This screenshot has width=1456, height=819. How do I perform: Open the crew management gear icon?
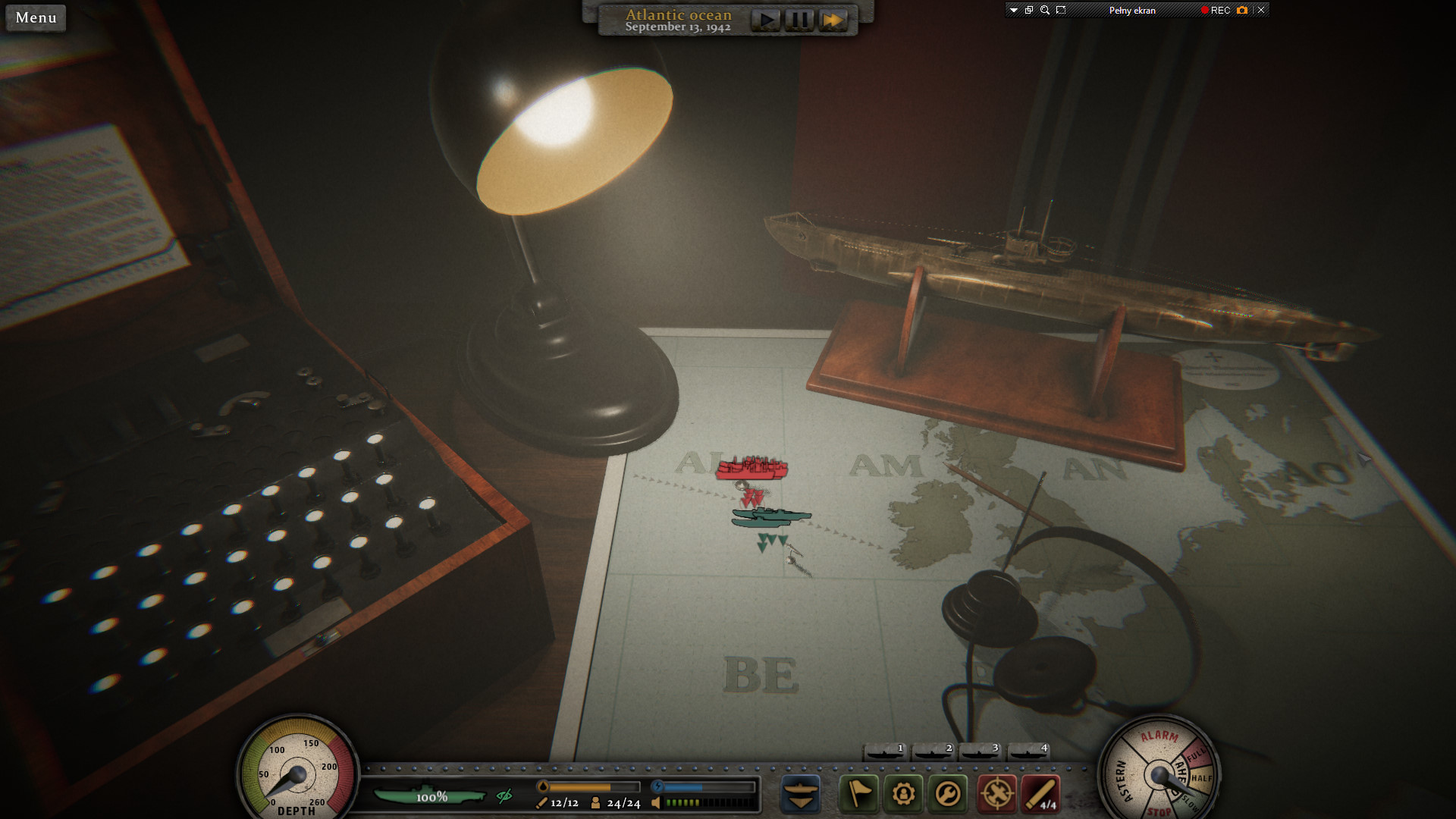(x=903, y=794)
